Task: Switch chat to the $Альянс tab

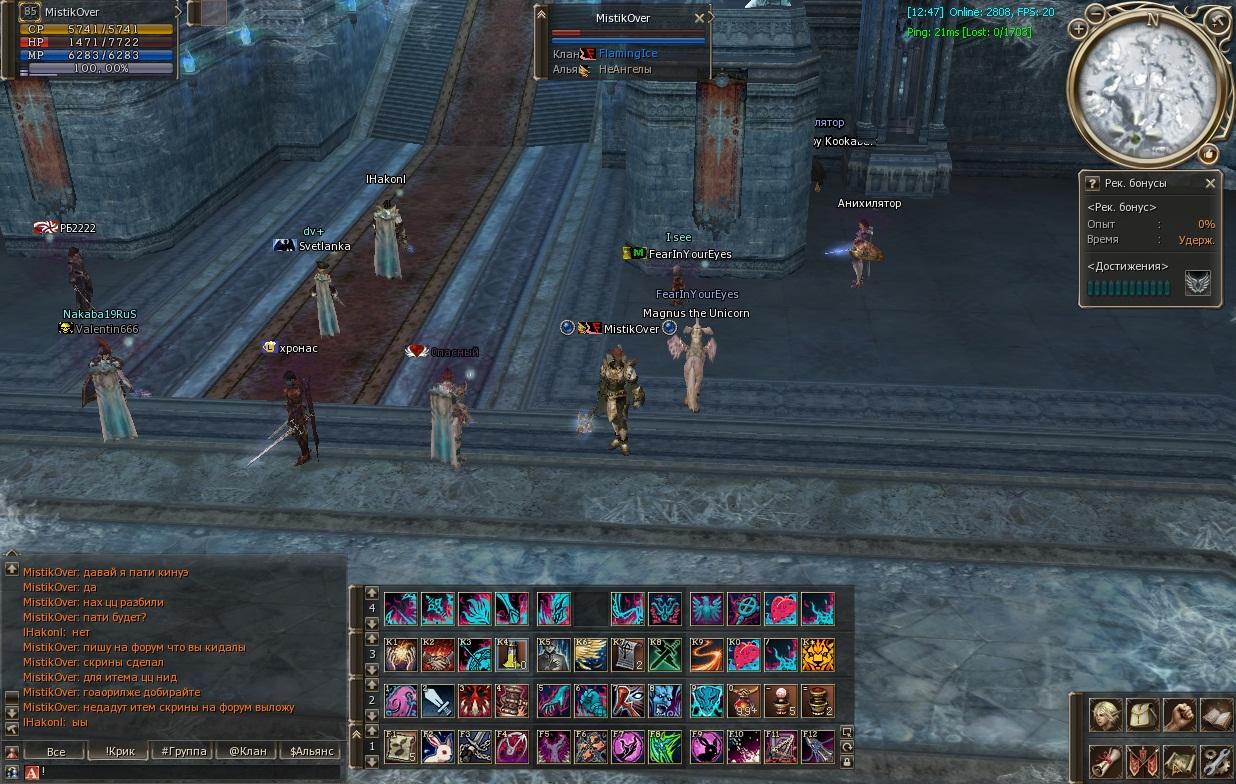Action: pyautogui.click(x=310, y=752)
